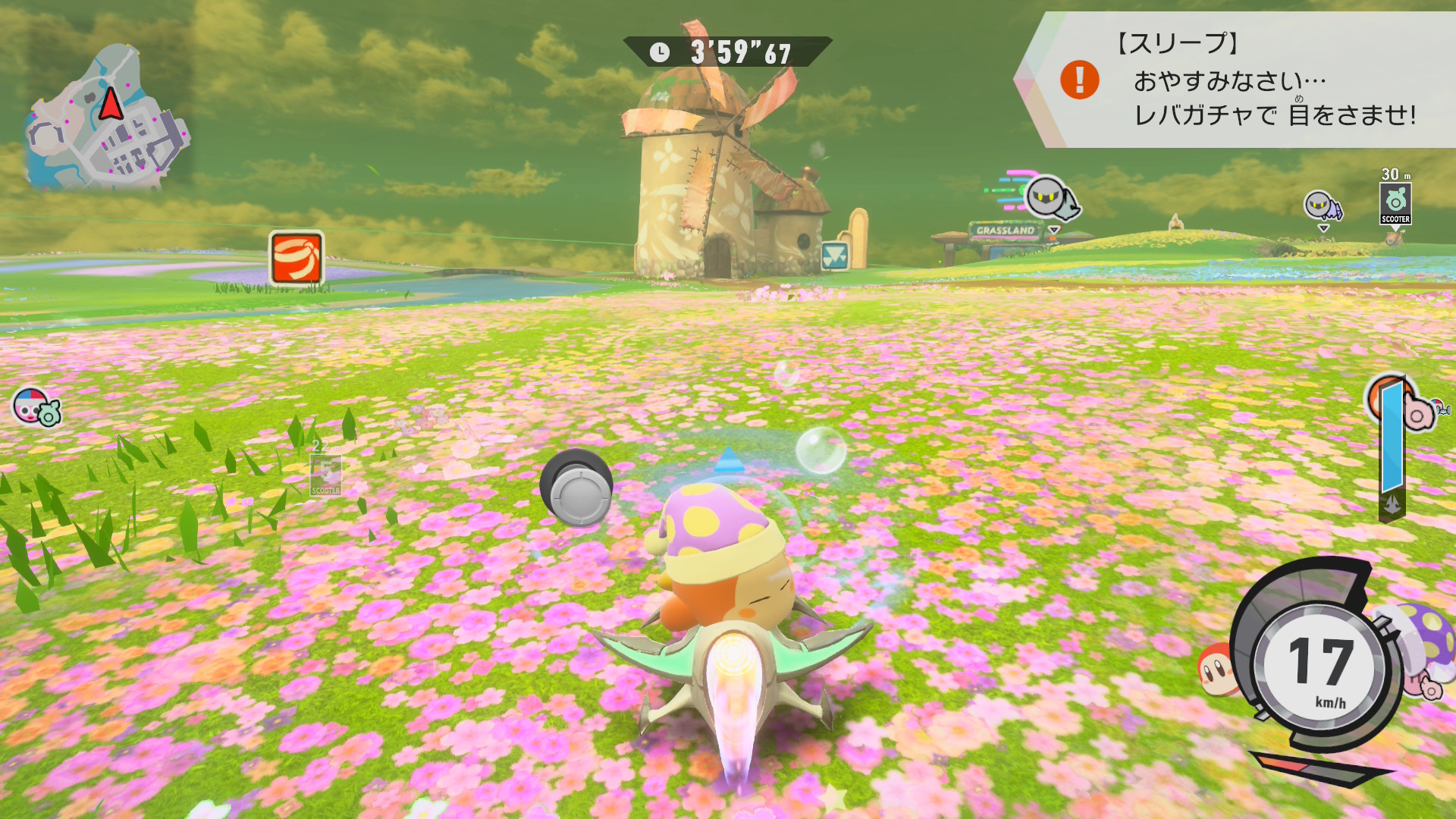The image size is (1456, 819).
Task: Select the Sleep warning notification banner
Action: 1244,80
